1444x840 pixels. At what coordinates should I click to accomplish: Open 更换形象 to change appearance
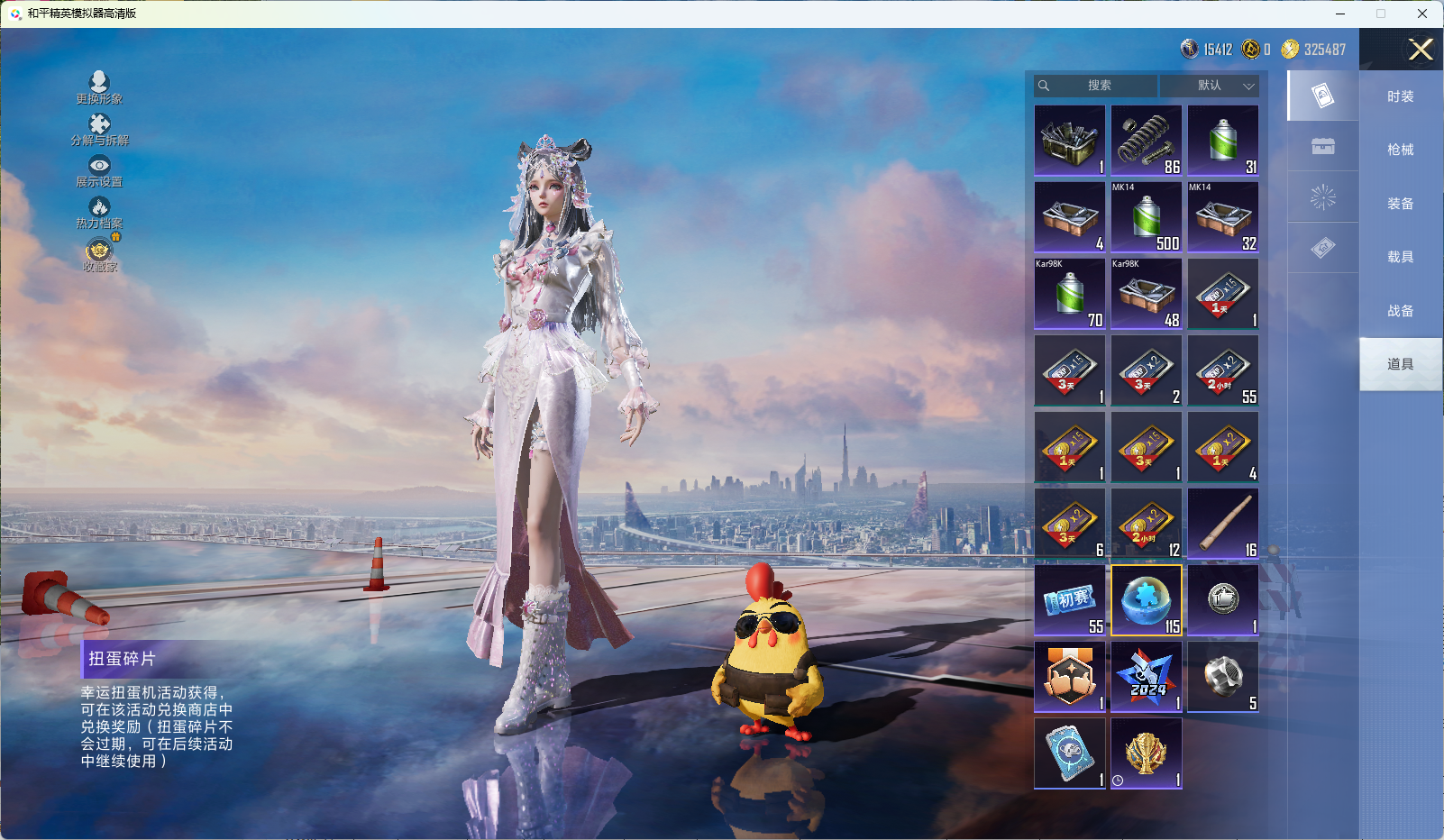pyautogui.click(x=99, y=87)
